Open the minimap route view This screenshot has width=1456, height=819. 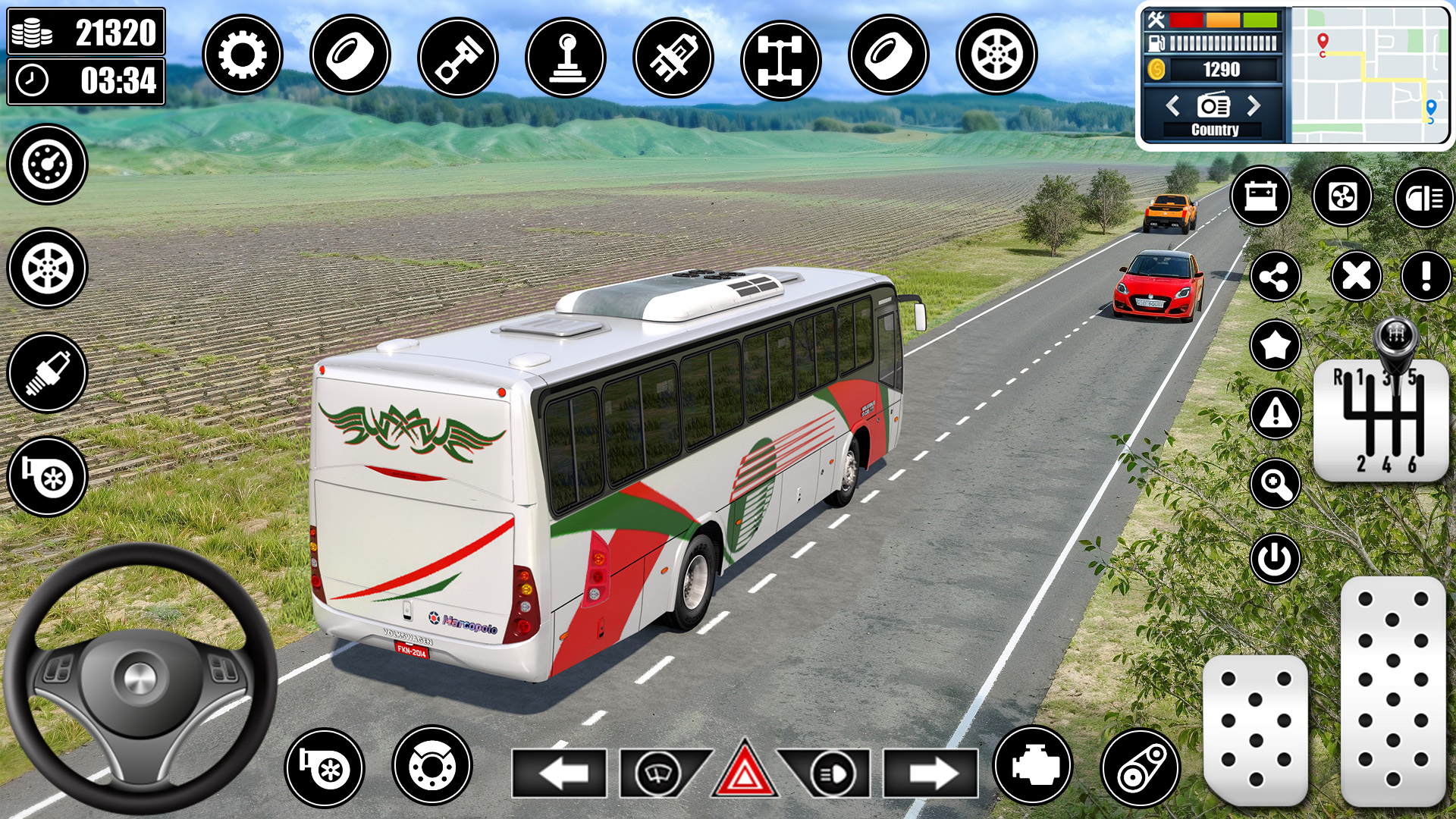(1370, 75)
